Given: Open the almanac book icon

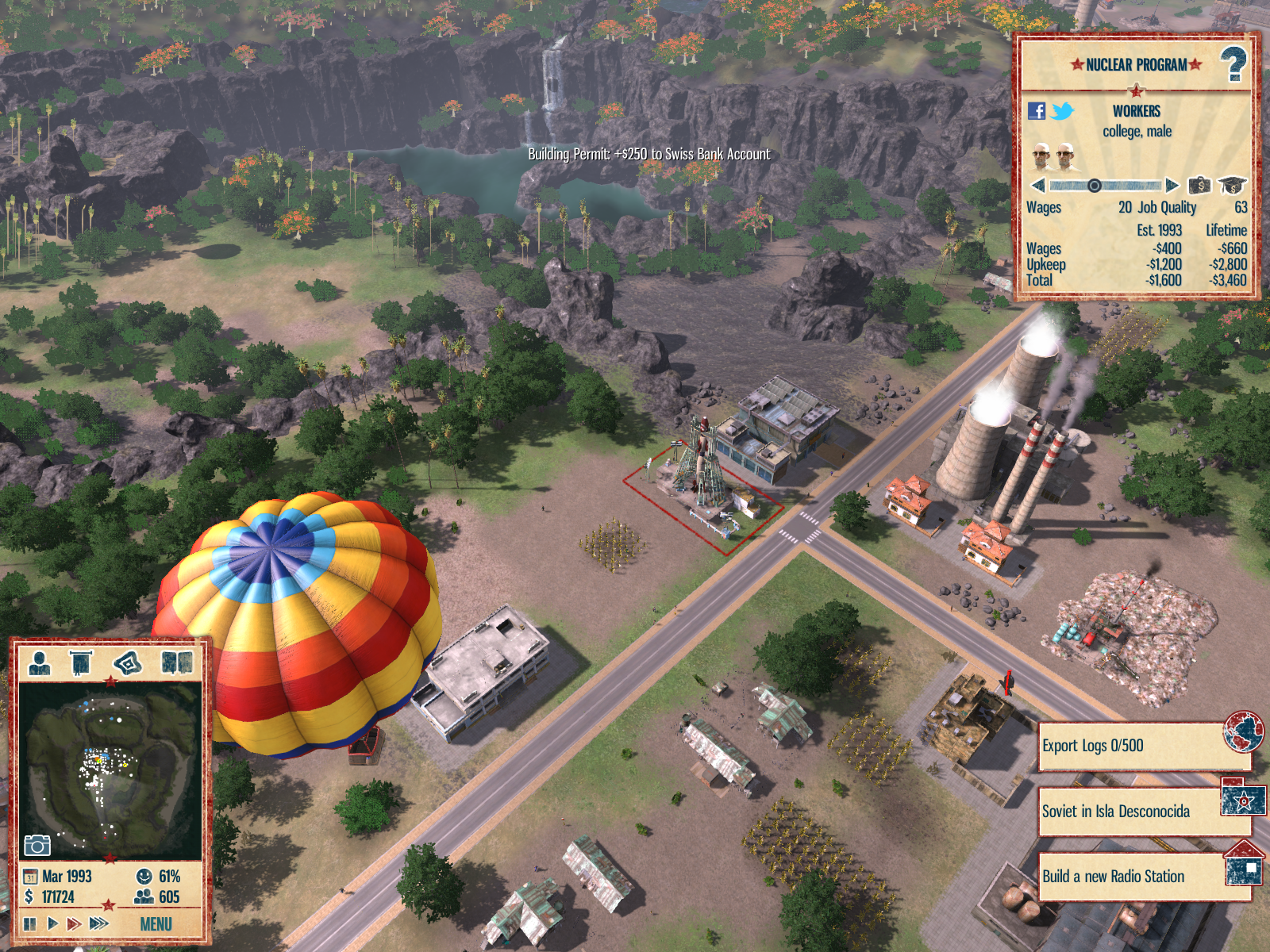Looking at the screenshot, I should point(176,662).
